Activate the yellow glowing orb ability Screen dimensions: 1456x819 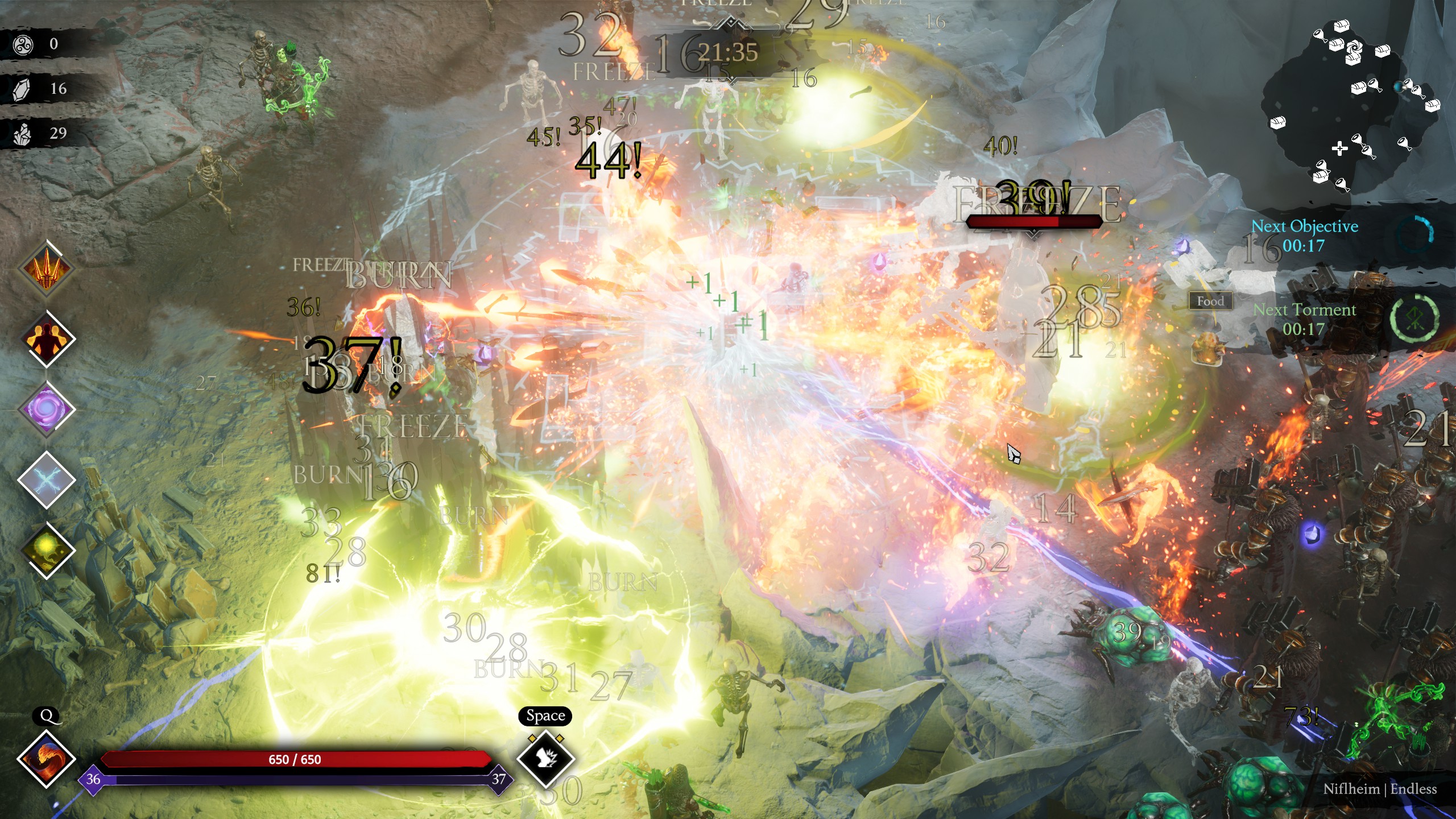[47, 550]
